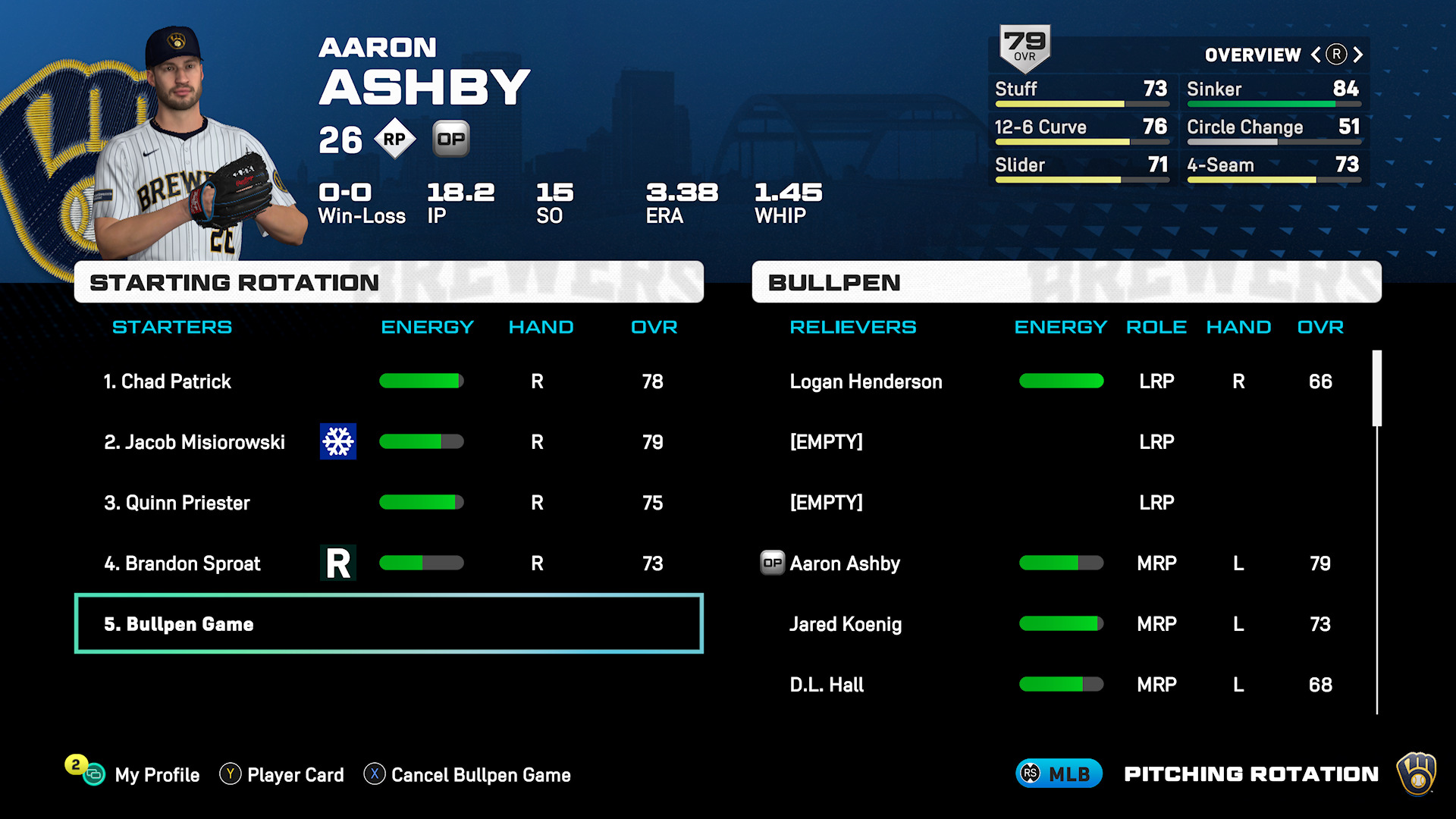Select starter Chad Patrick
This screenshot has width=1456, height=819.
coord(176,381)
